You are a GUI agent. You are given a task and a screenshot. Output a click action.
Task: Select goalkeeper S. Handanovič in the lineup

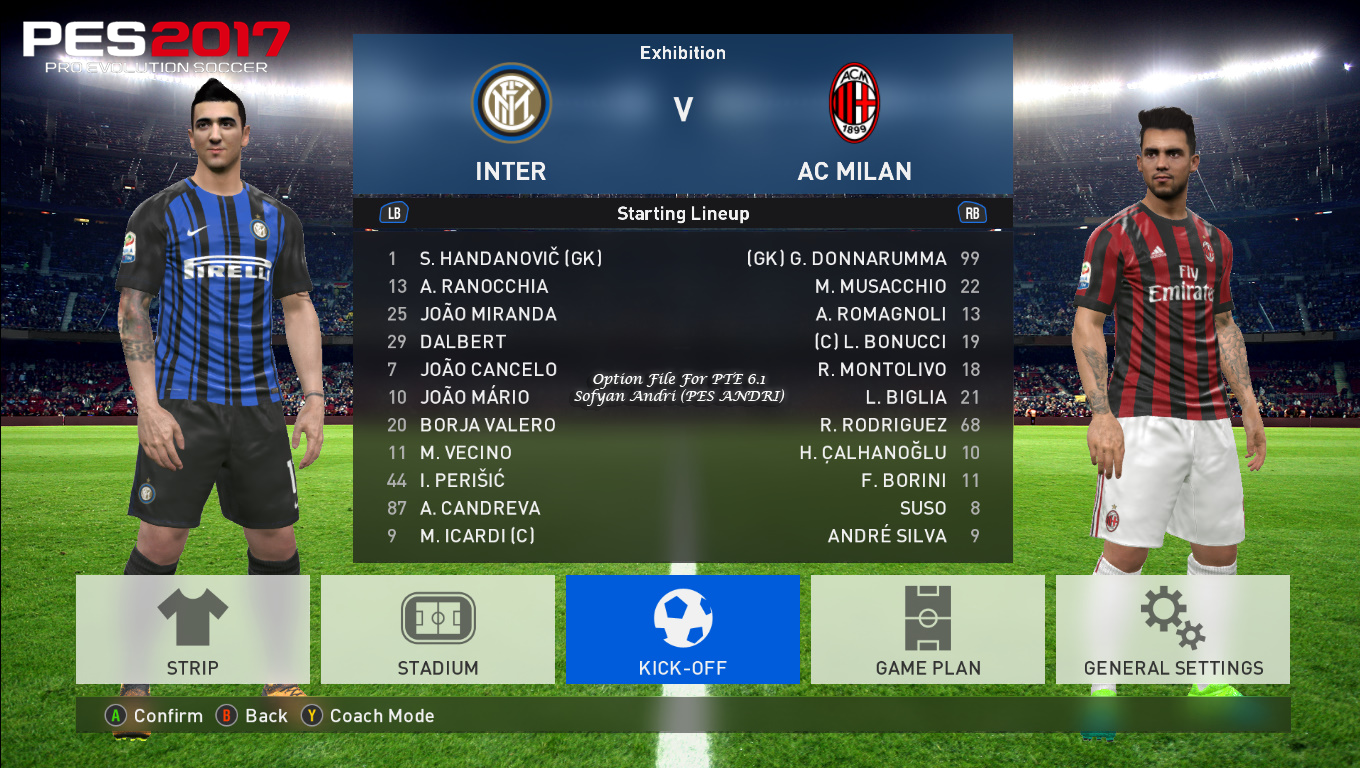click(511, 258)
